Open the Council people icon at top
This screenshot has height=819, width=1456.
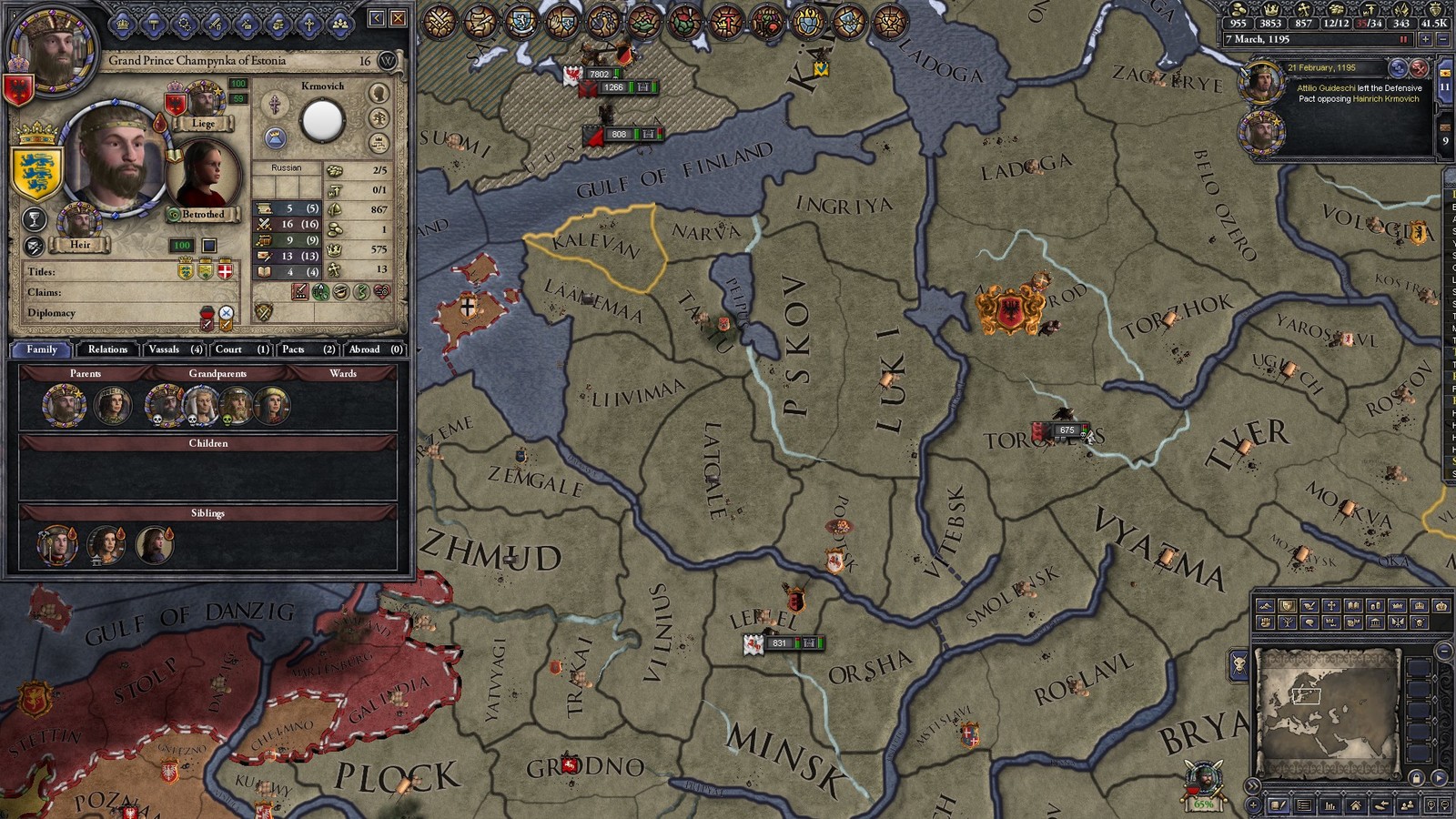(339, 25)
